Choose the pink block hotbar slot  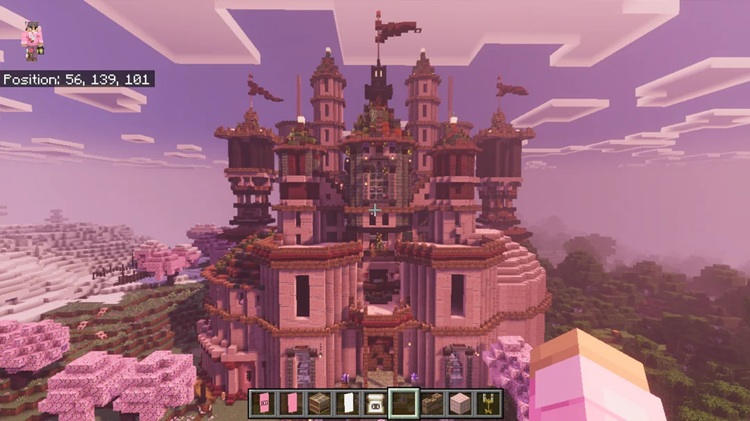pos(460,404)
